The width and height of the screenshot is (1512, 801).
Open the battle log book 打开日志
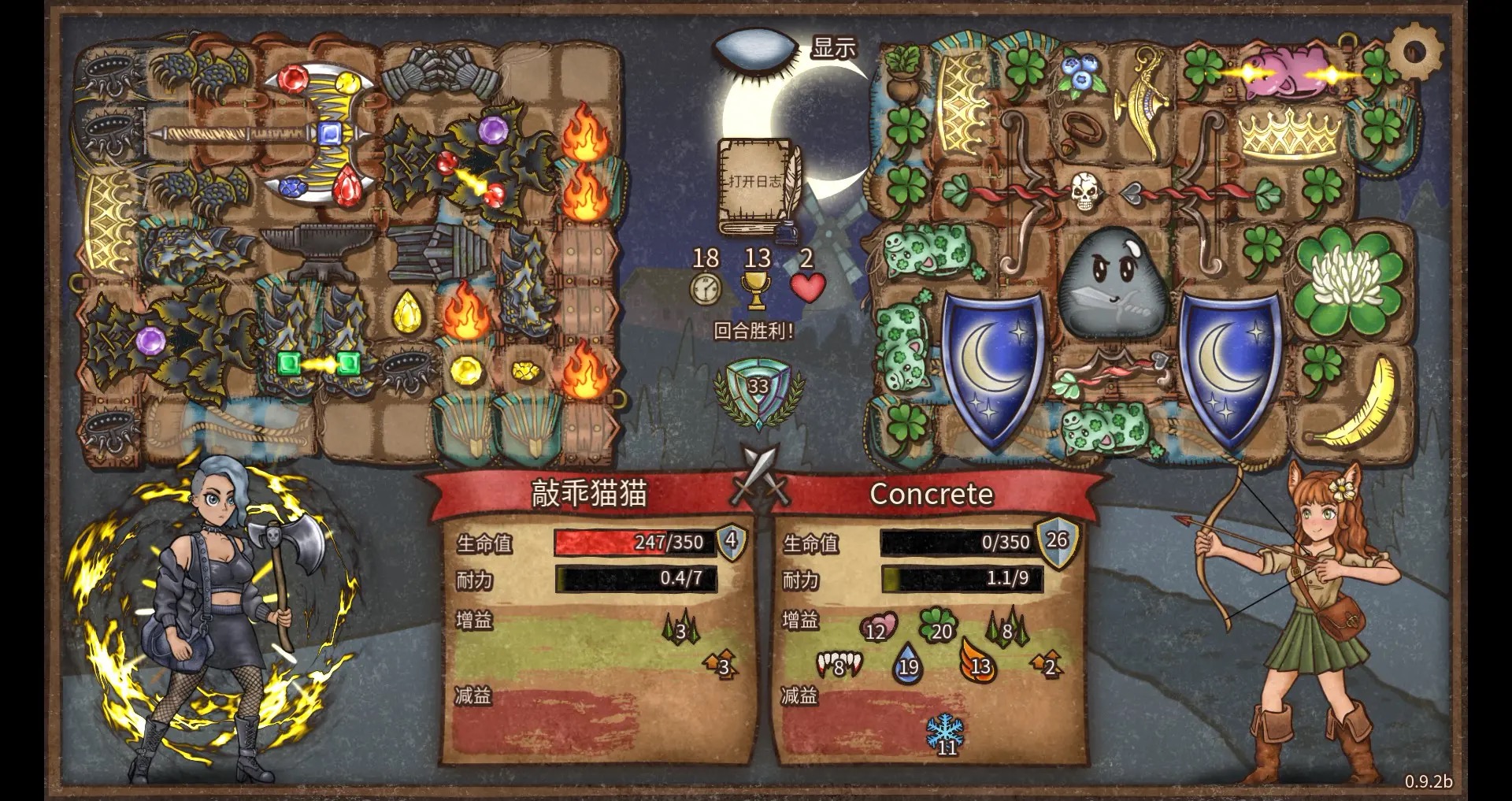(755, 186)
